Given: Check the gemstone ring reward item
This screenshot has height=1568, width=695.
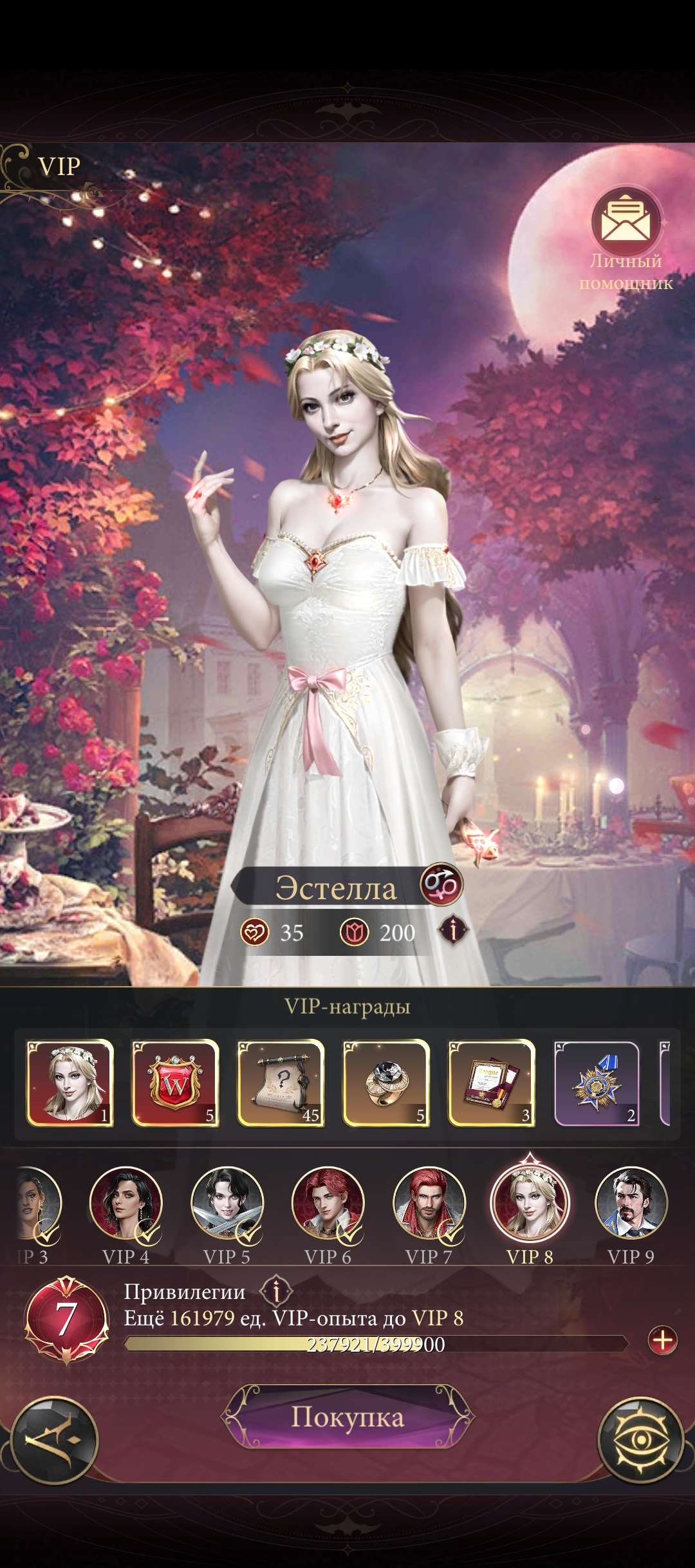Looking at the screenshot, I should [386, 1082].
